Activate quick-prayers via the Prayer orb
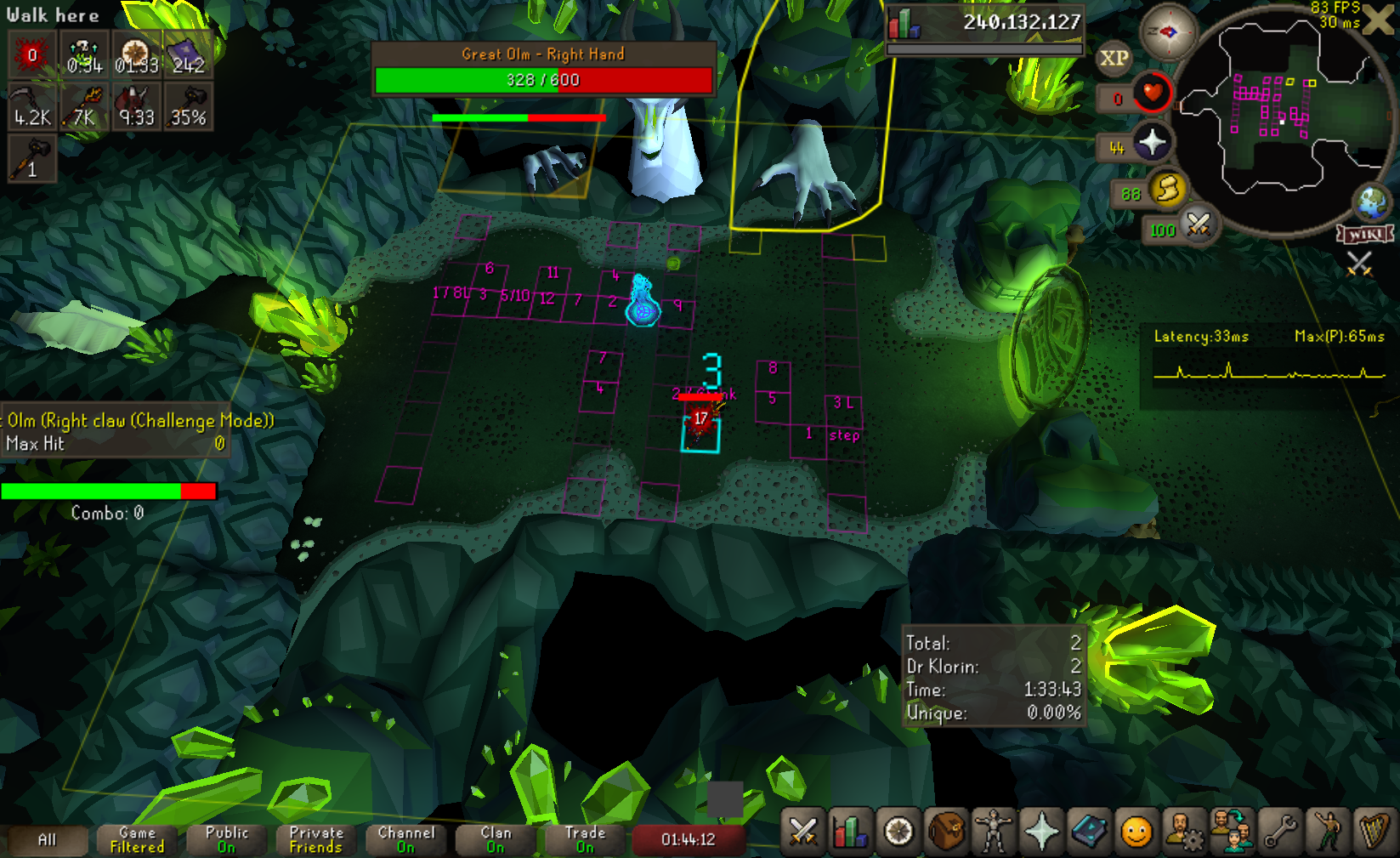This screenshot has width=1400, height=858. pos(1152,142)
